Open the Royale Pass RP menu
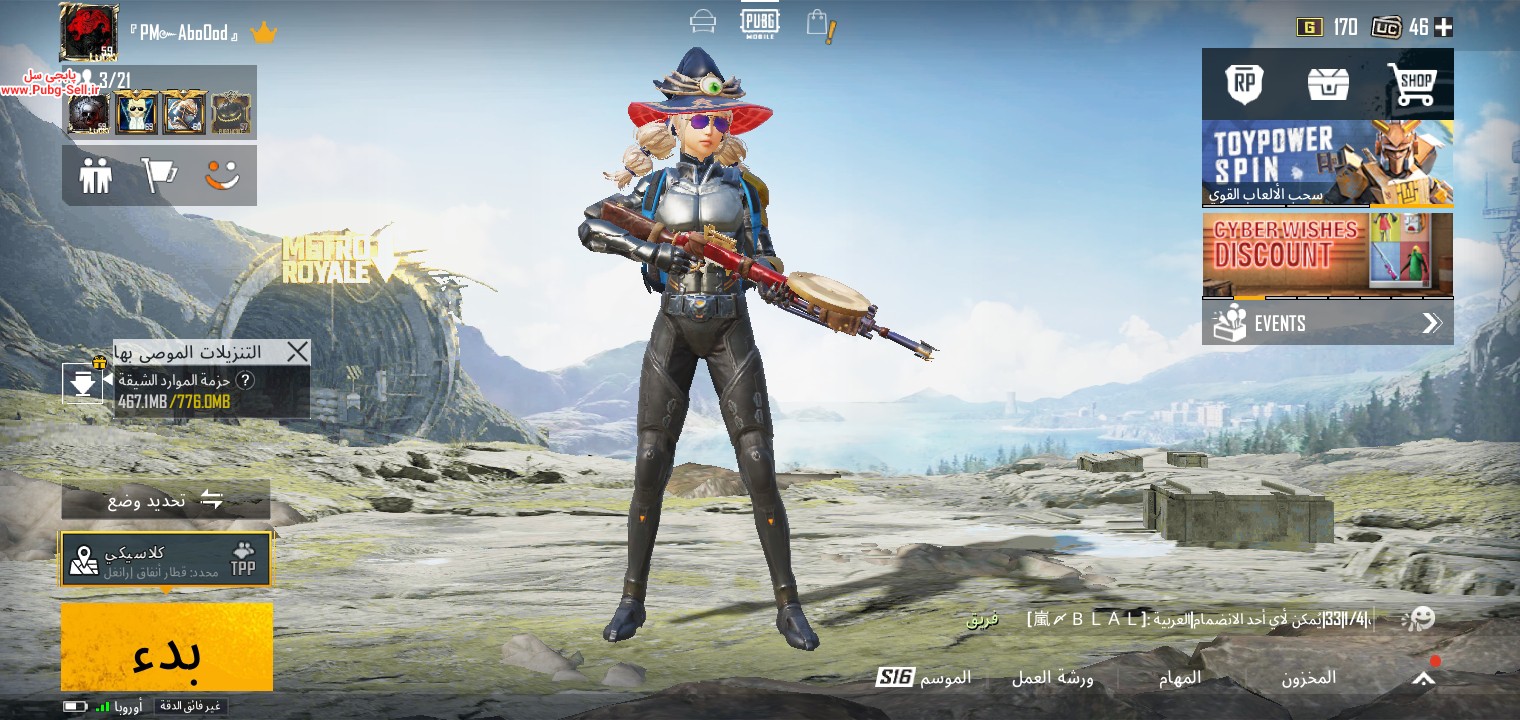The image size is (1520, 720). coord(1244,84)
